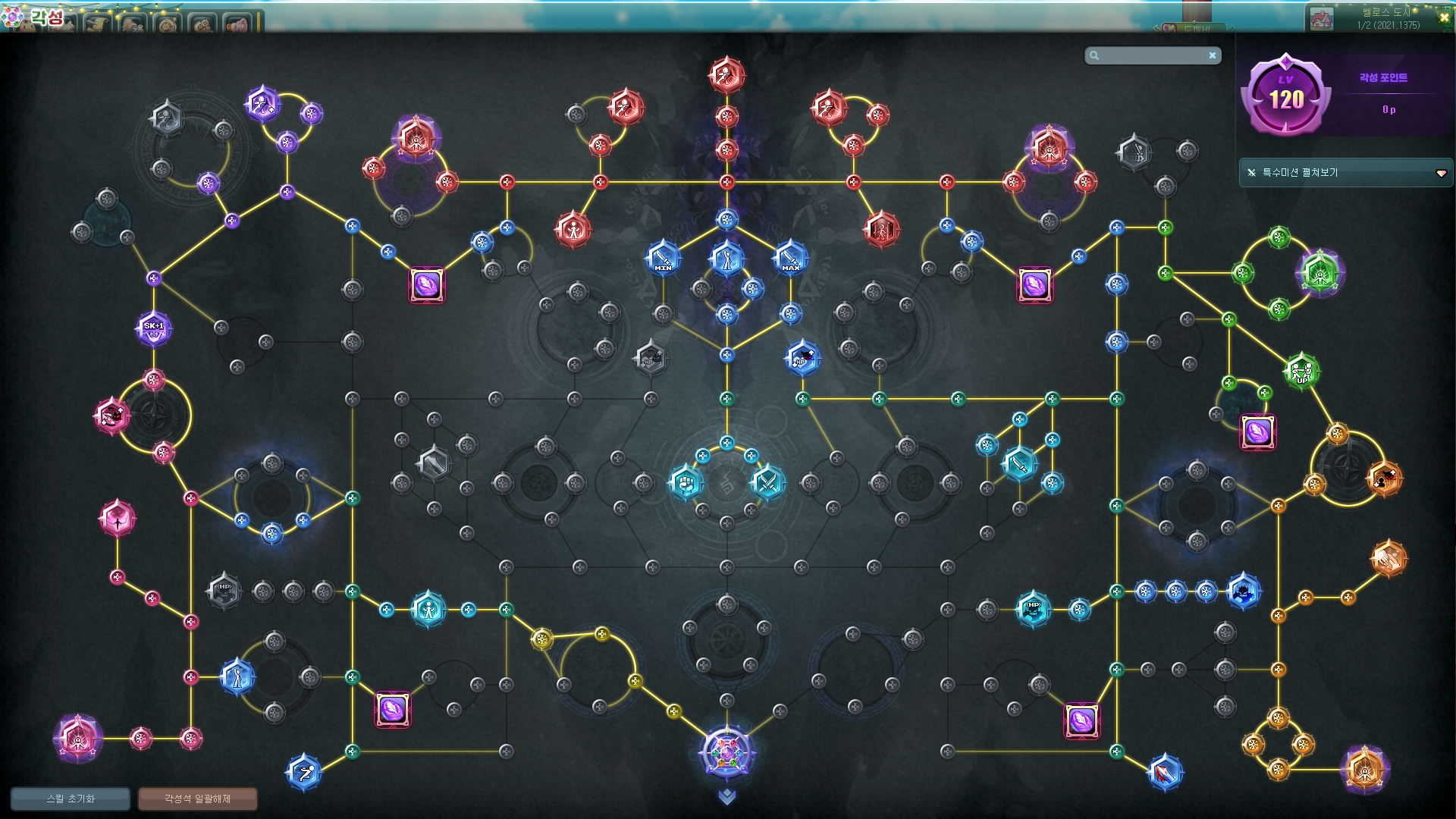Click the topmost red skill node
Viewport: 1456px width, 819px height.
[x=726, y=75]
